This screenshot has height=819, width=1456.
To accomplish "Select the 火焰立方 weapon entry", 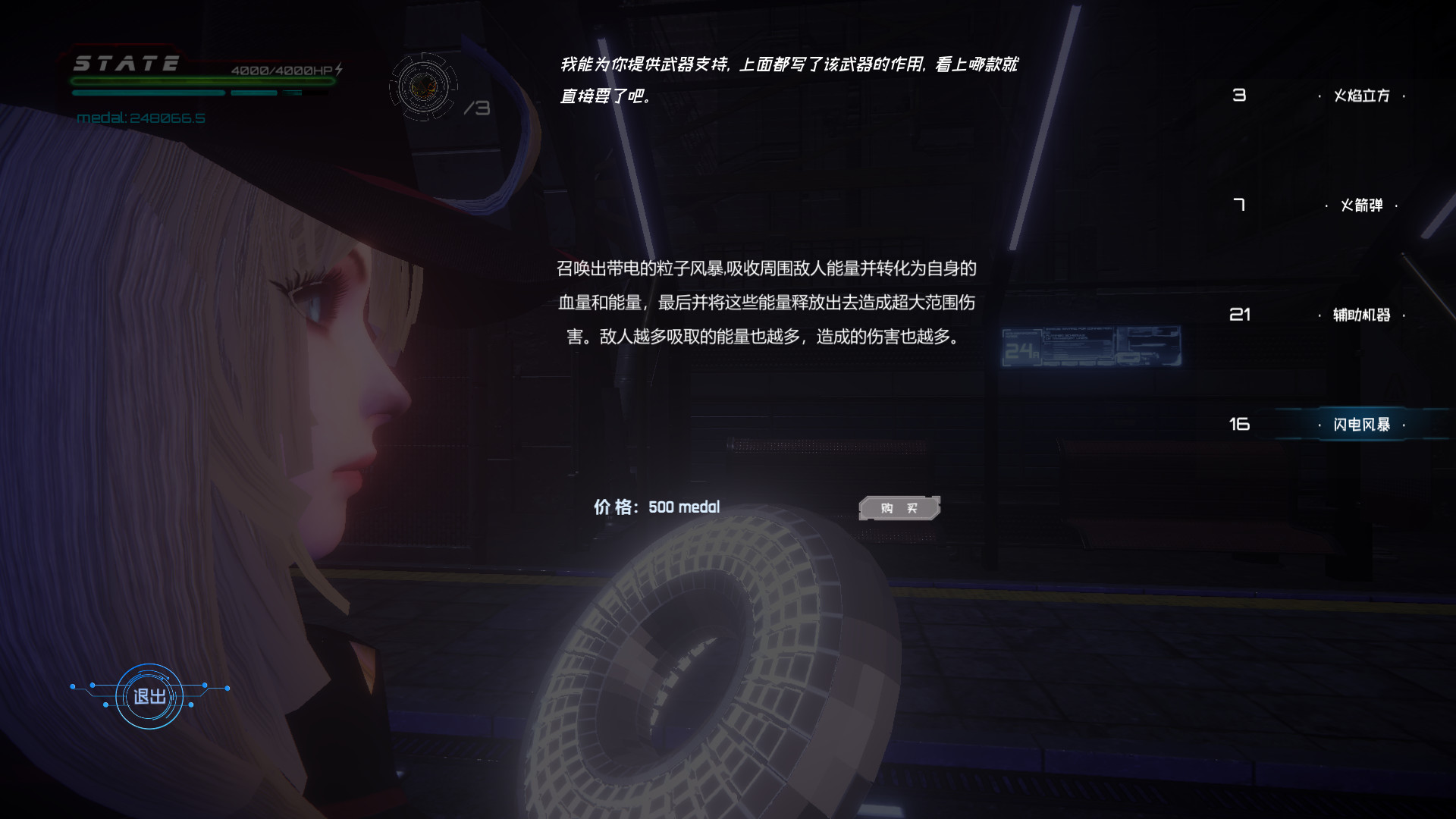I will click(1363, 95).
